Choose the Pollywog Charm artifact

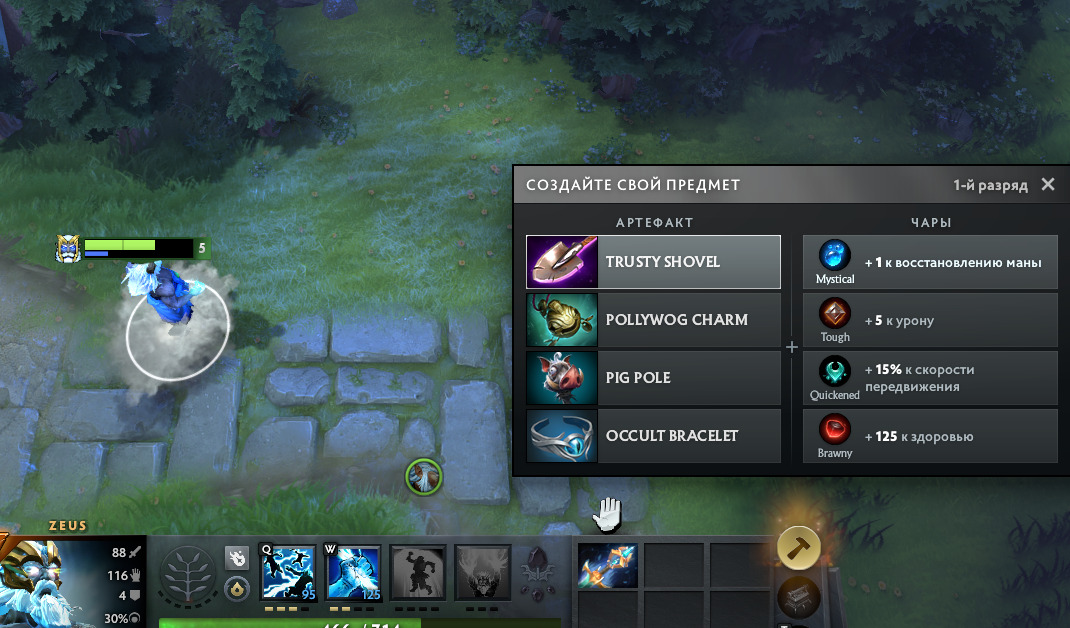pyautogui.click(x=653, y=320)
